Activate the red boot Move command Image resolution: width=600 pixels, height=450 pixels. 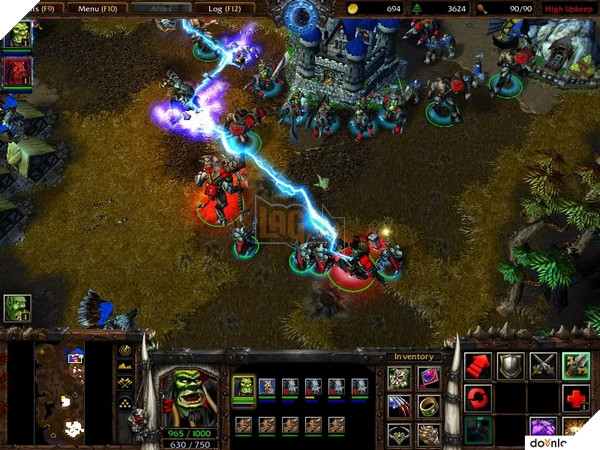click(478, 366)
